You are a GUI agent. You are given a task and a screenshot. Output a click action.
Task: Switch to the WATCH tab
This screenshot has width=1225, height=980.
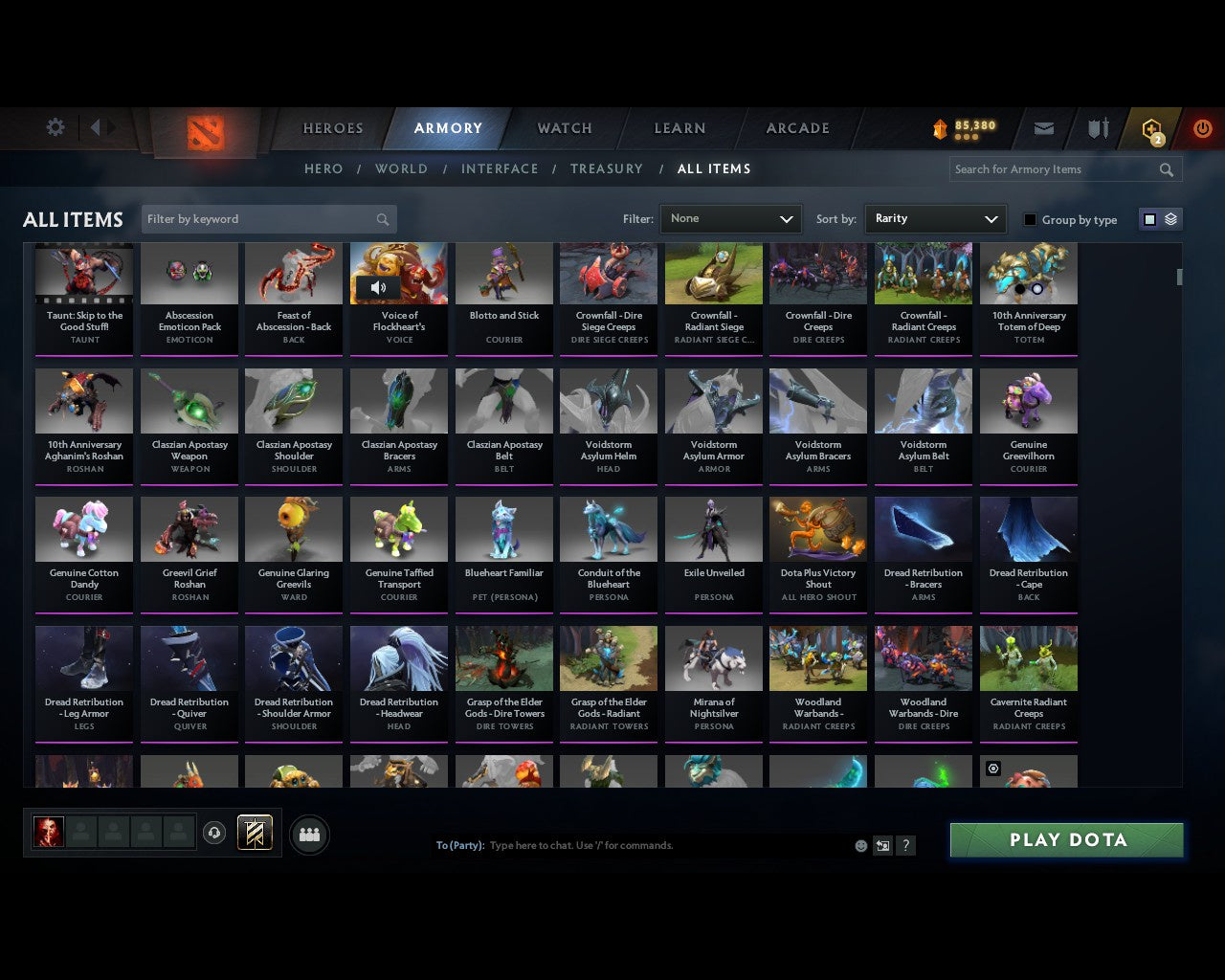(x=564, y=127)
